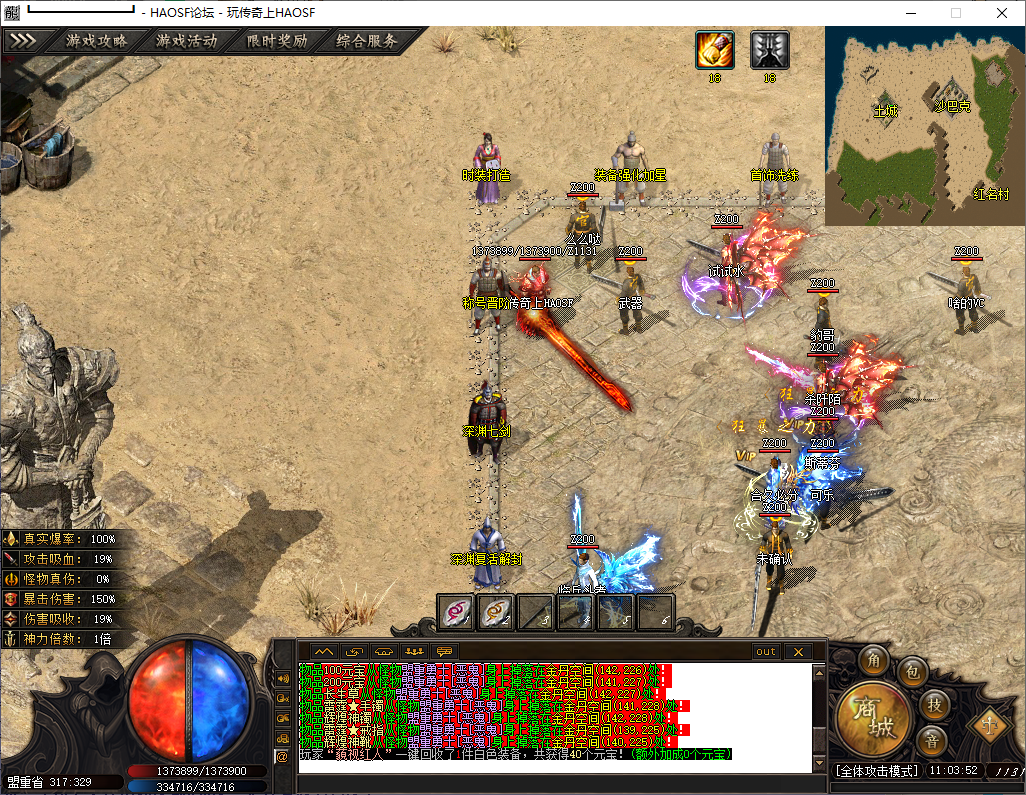Viewport: 1026px width, 795px height.
Task: Open the character panel with 角 button
Action: (x=874, y=660)
